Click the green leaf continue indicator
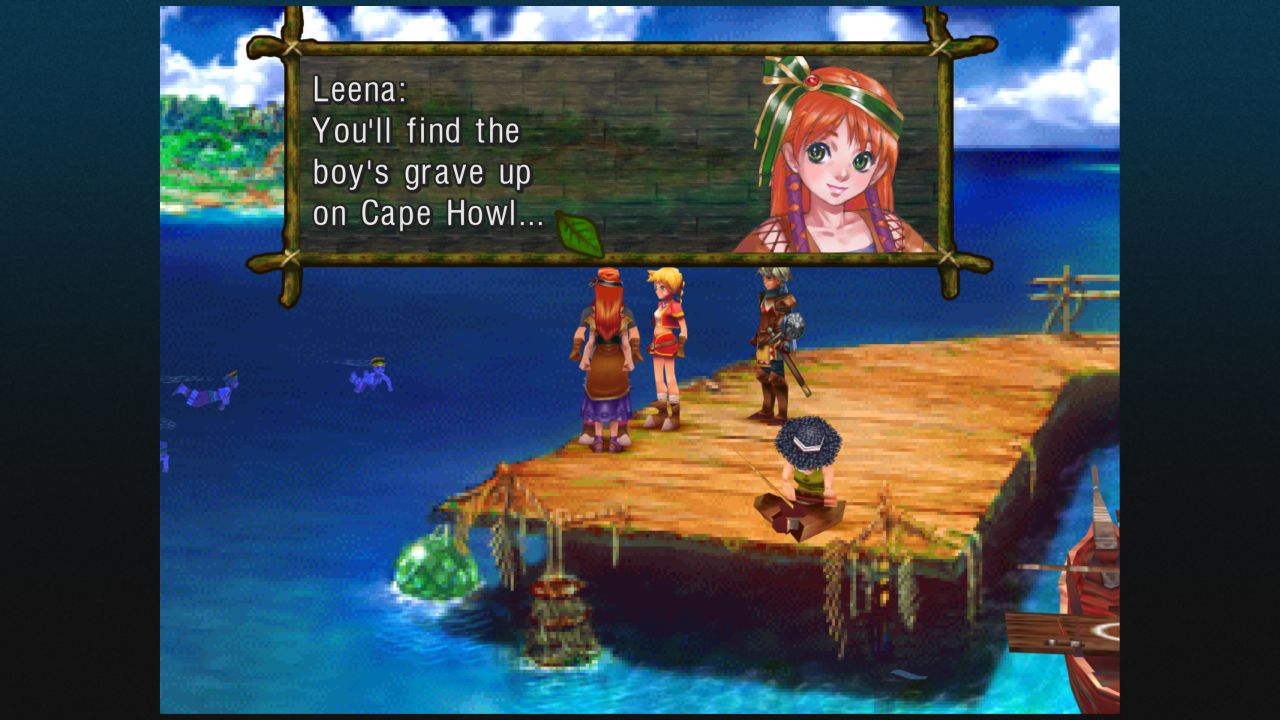 coord(580,235)
